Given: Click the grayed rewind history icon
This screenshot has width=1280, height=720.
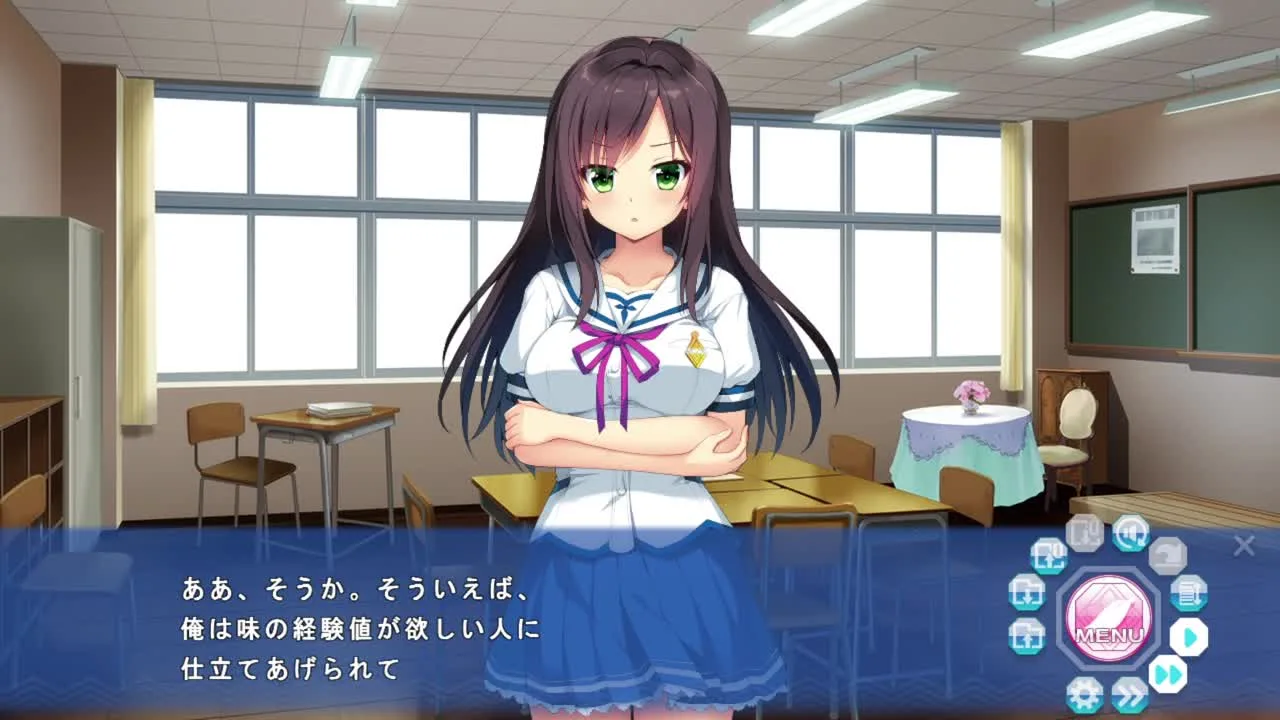Looking at the screenshot, I should 1168,555.
